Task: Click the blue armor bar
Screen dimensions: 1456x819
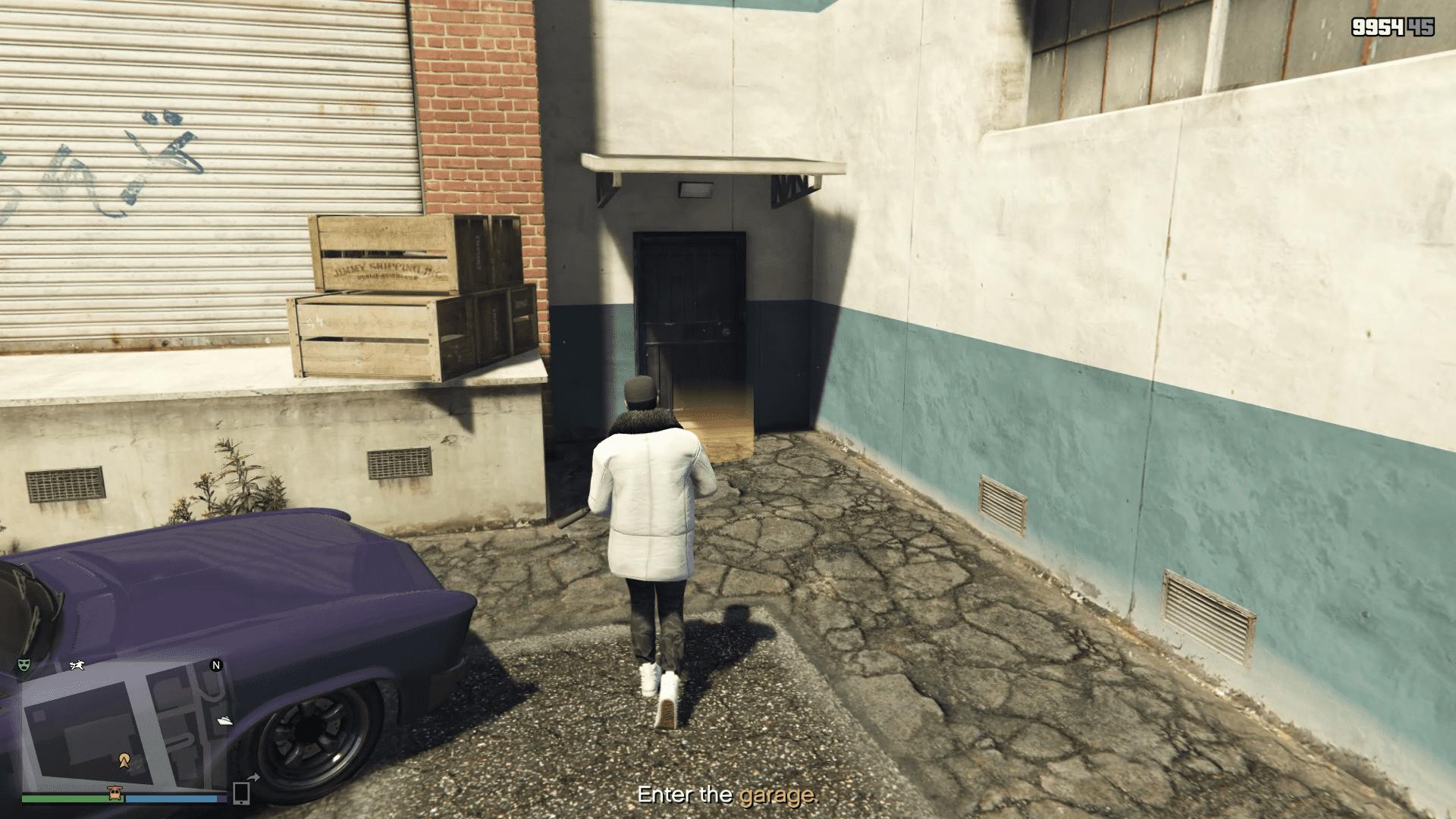Action: pos(170,797)
